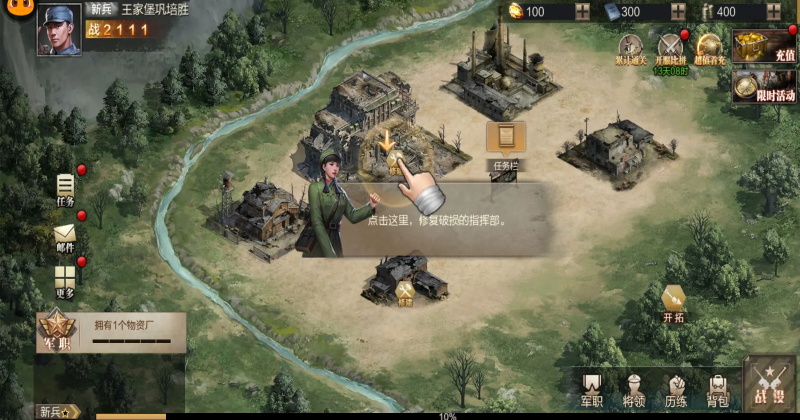
Task: Add more gold with the plus button
Action: [583, 12]
